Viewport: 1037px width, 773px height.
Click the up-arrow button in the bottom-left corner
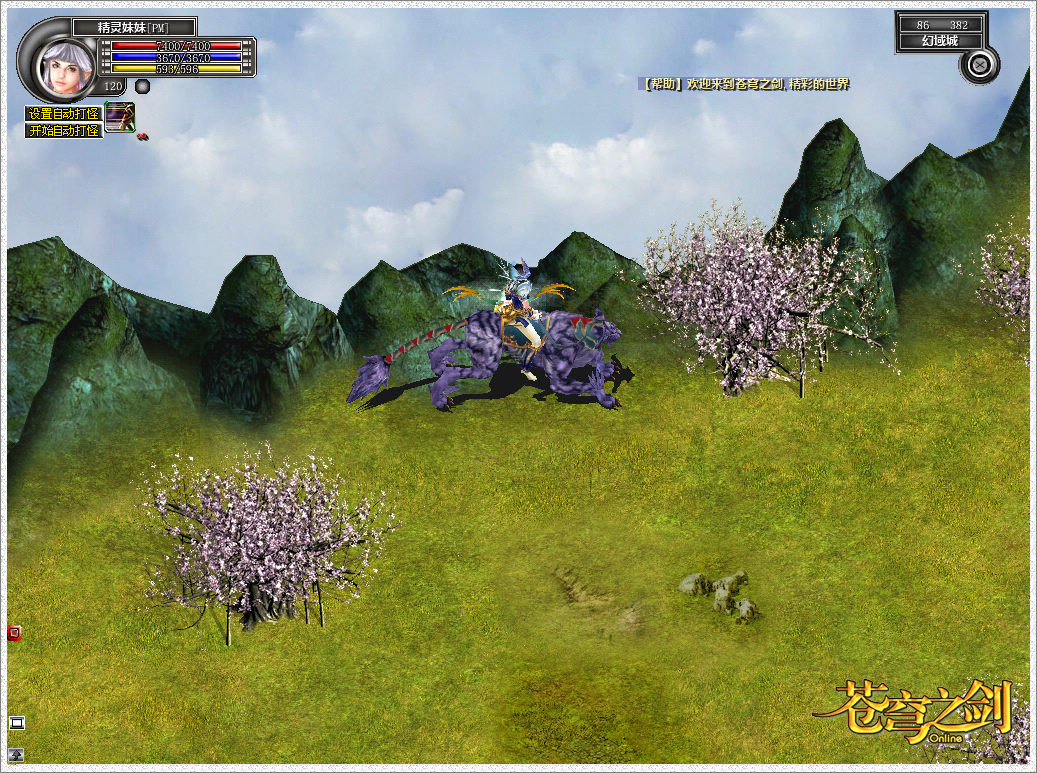click(x=16, y=754)
